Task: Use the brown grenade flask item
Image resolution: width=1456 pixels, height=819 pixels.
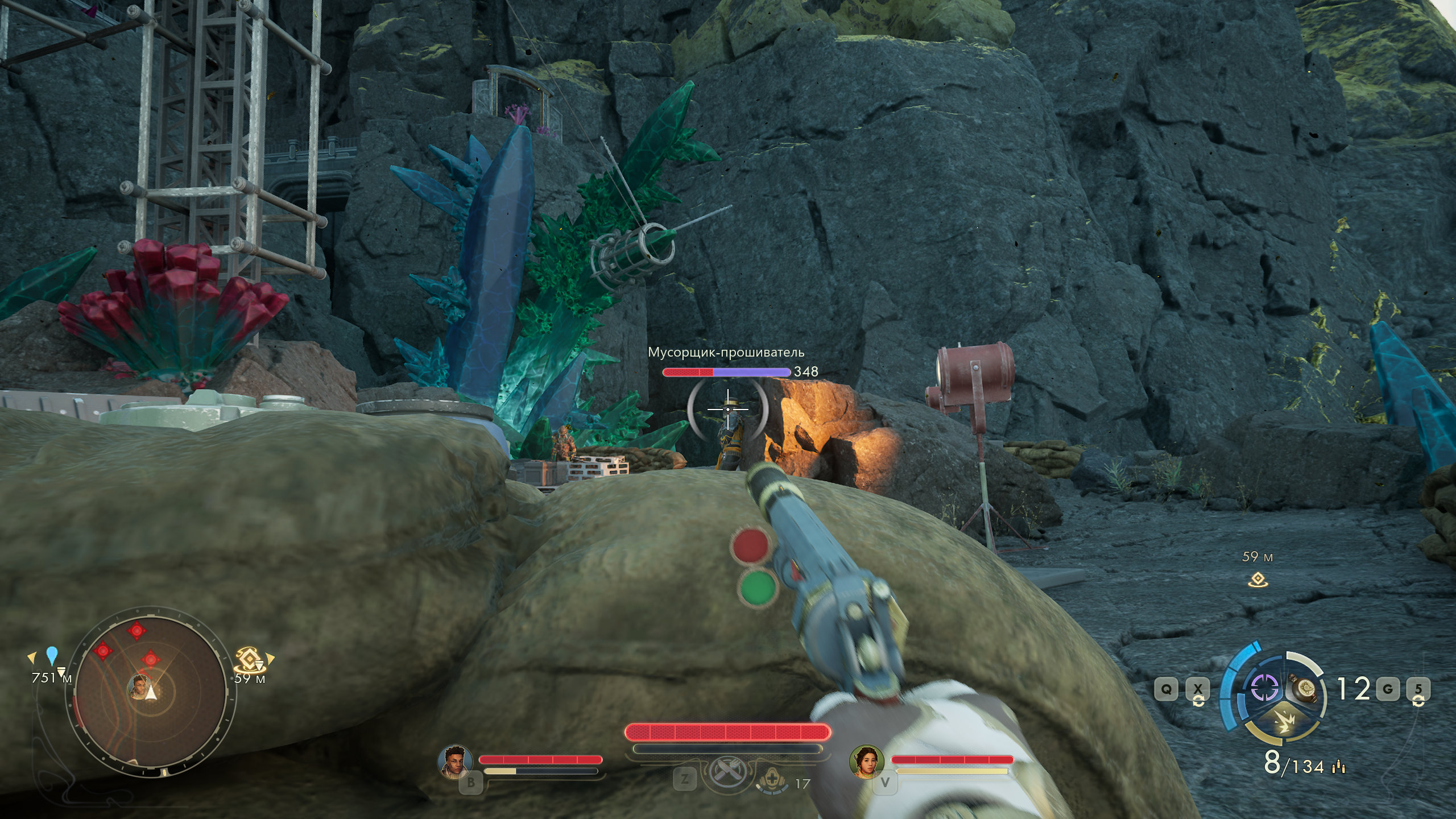Action: 1306,689
